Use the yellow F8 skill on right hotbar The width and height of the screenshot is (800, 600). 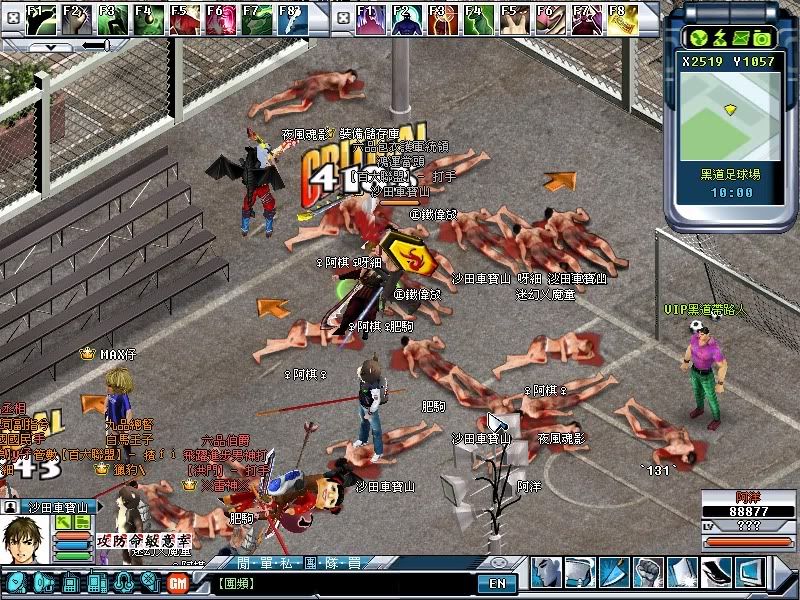tap(617, 18)
